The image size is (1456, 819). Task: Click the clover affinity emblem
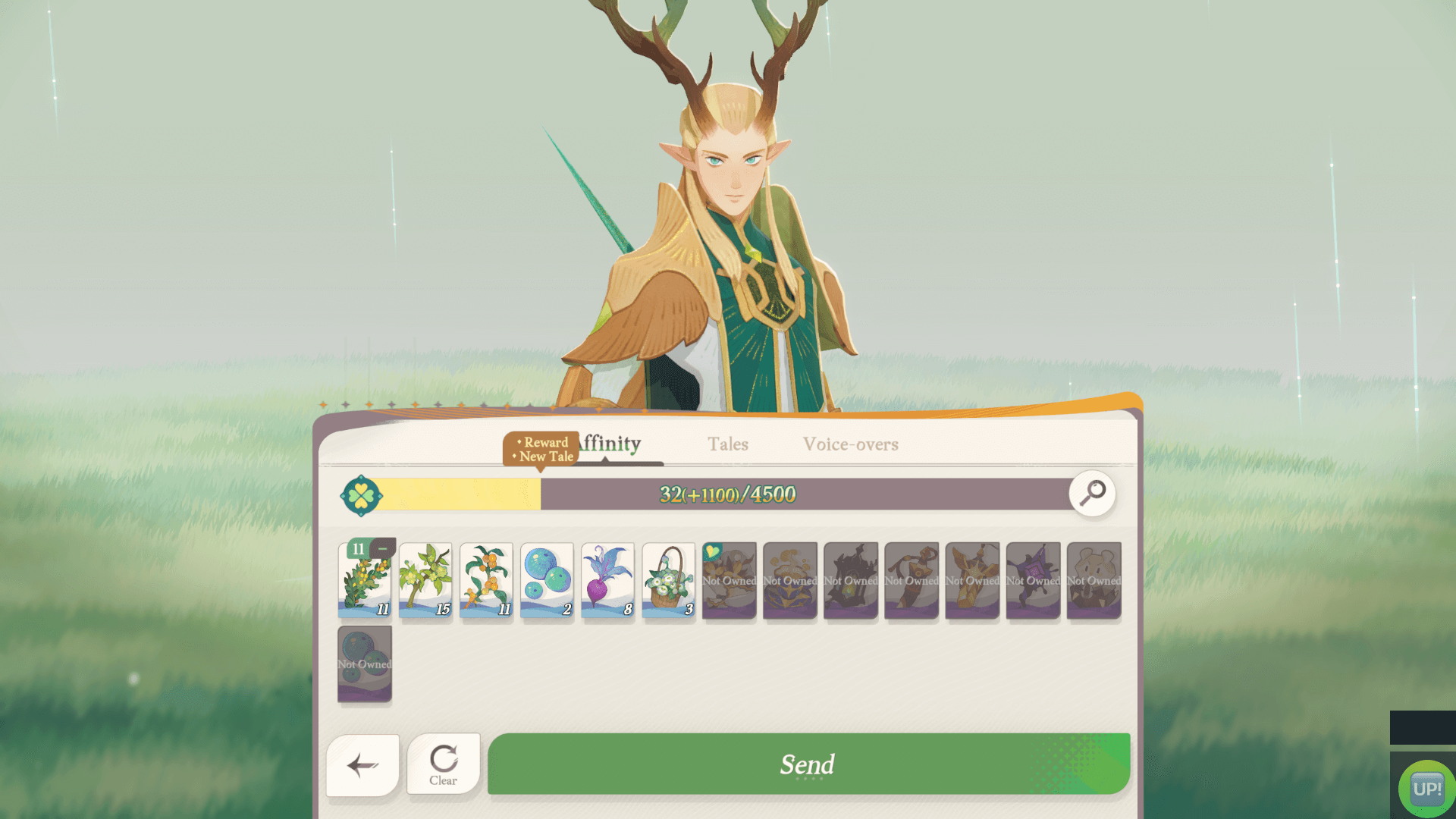(362, 494)
